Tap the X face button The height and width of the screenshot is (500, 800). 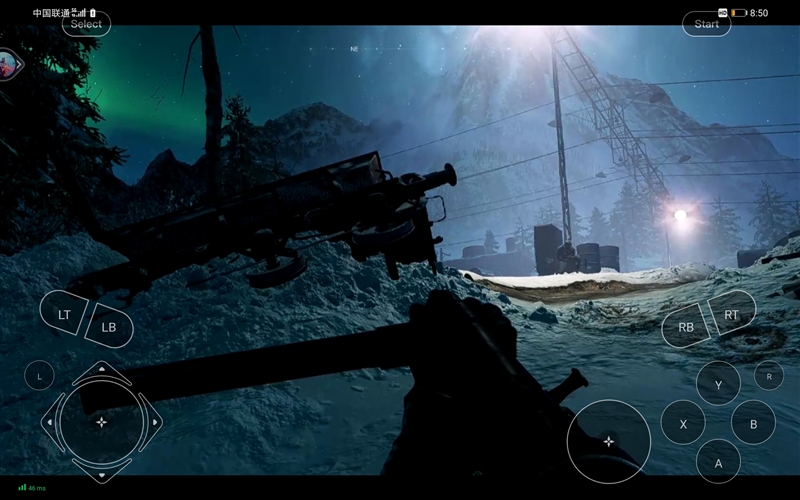[683, 423]
